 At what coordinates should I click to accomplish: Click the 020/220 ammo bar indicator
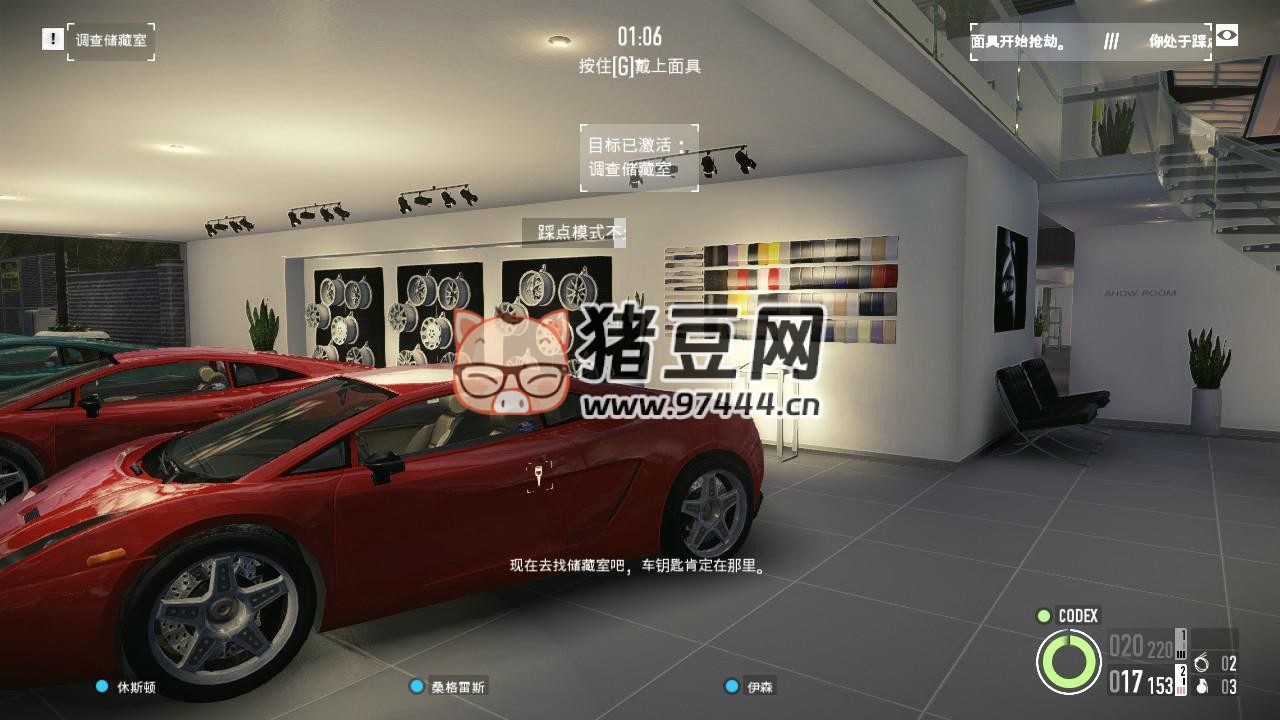tap(1140, 646)
